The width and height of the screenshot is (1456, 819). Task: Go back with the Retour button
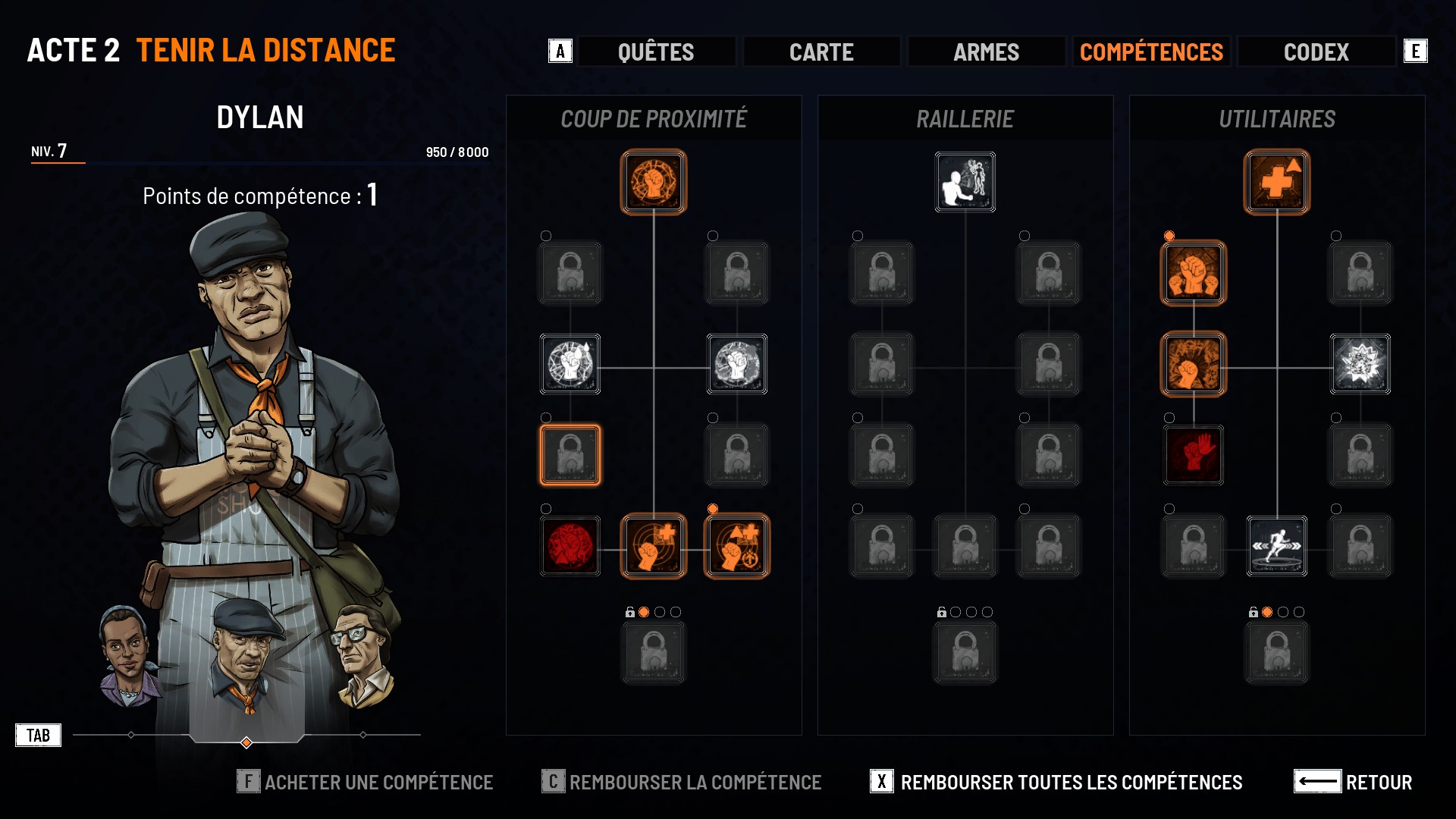tap(1353, 782)
